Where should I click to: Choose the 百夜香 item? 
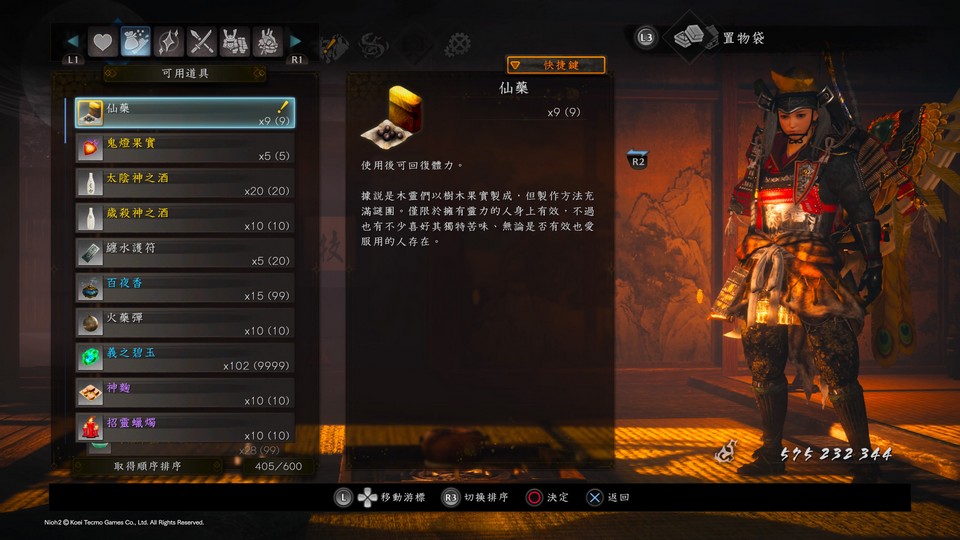(185, 288)
